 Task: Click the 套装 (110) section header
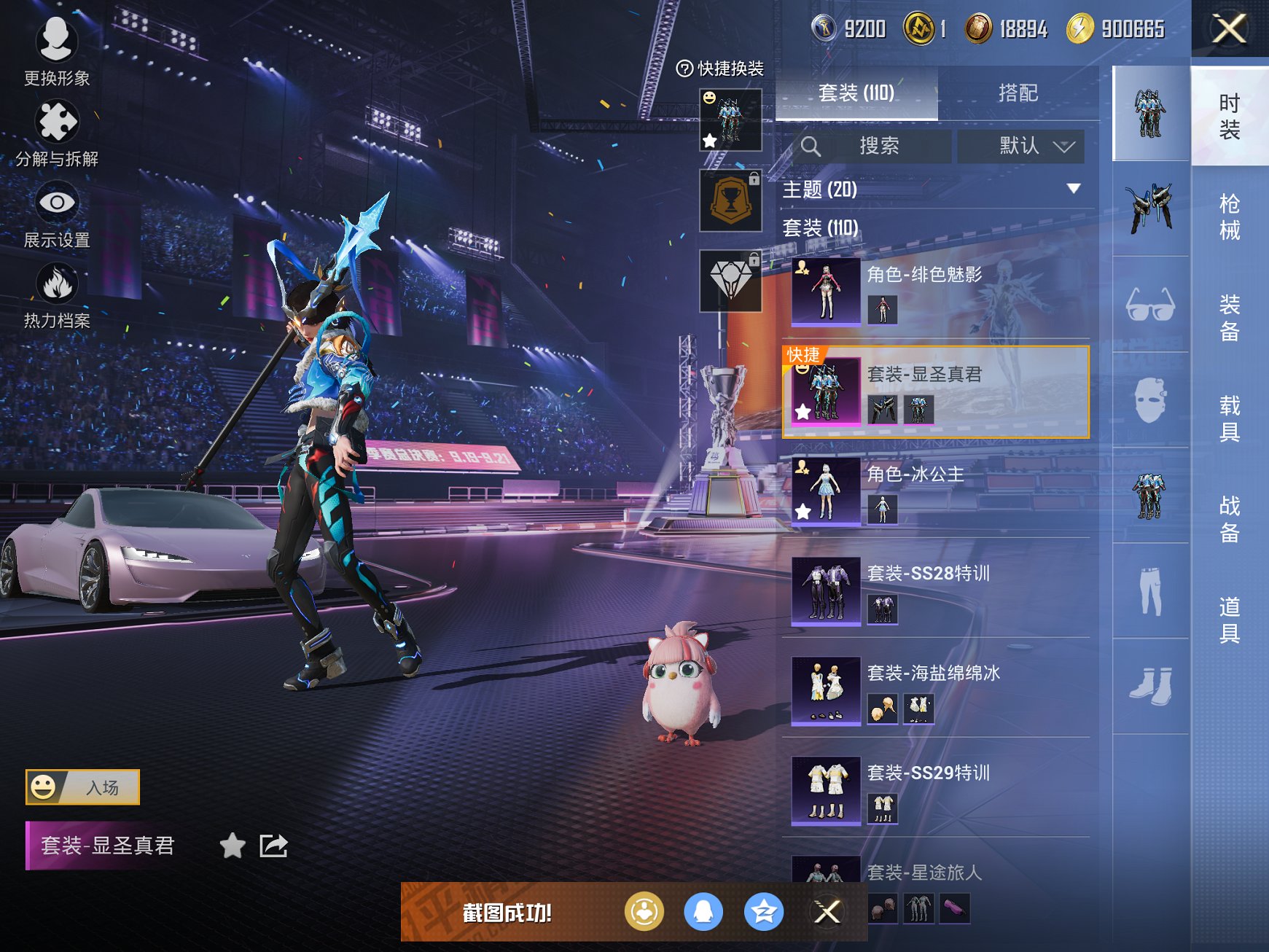820,227
